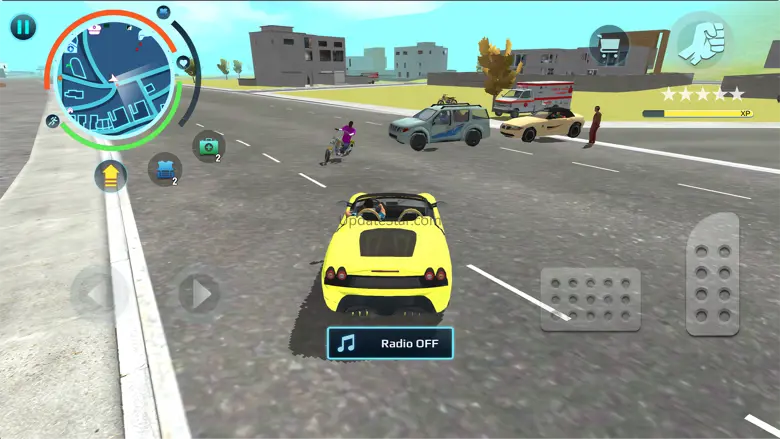Tap the yellow up-arrow button
This screenshot has height=439, width=780.
(x=111, y=176)
